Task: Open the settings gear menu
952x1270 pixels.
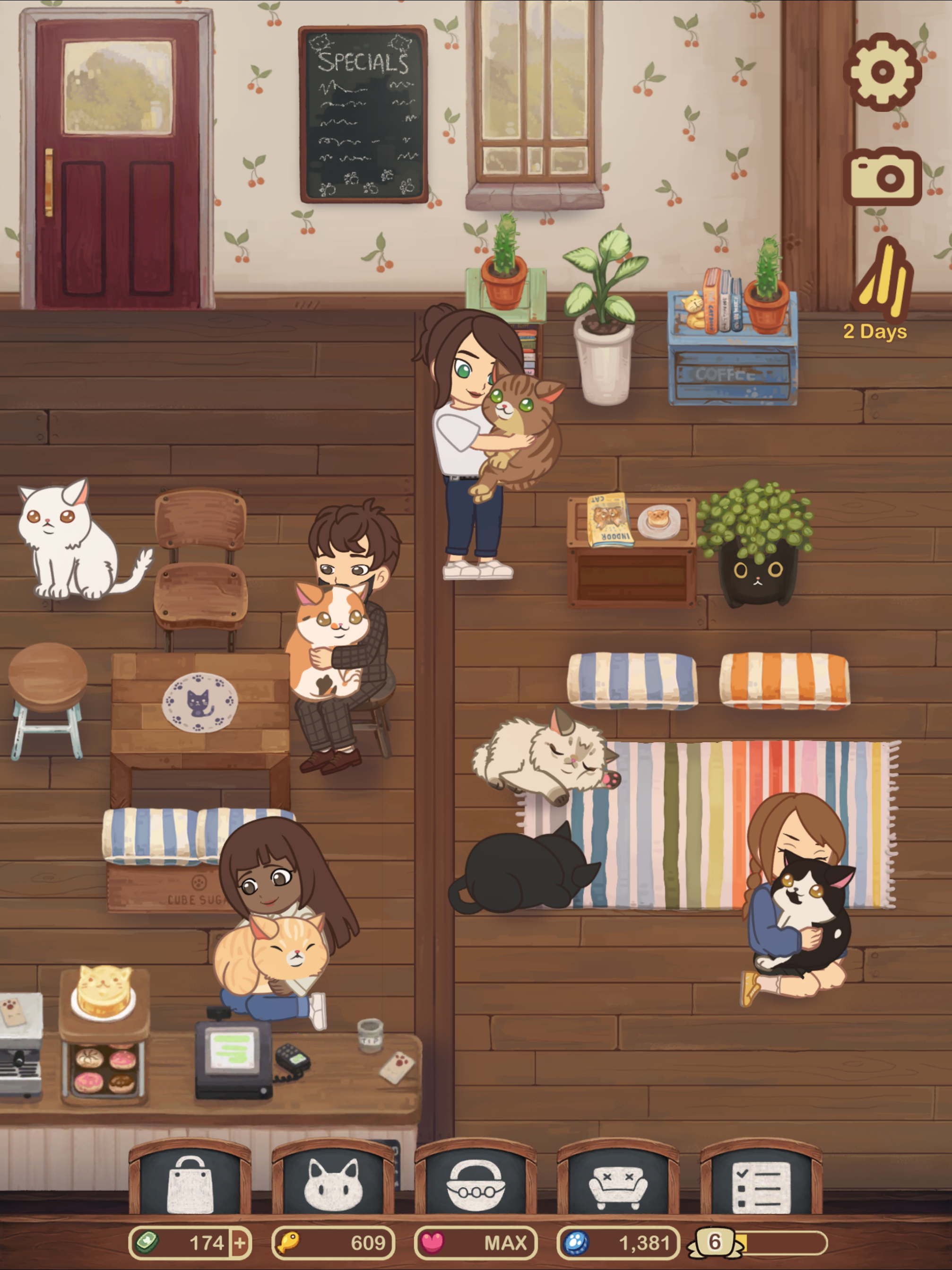Action: pyautogui.click(x=882, y=72)
